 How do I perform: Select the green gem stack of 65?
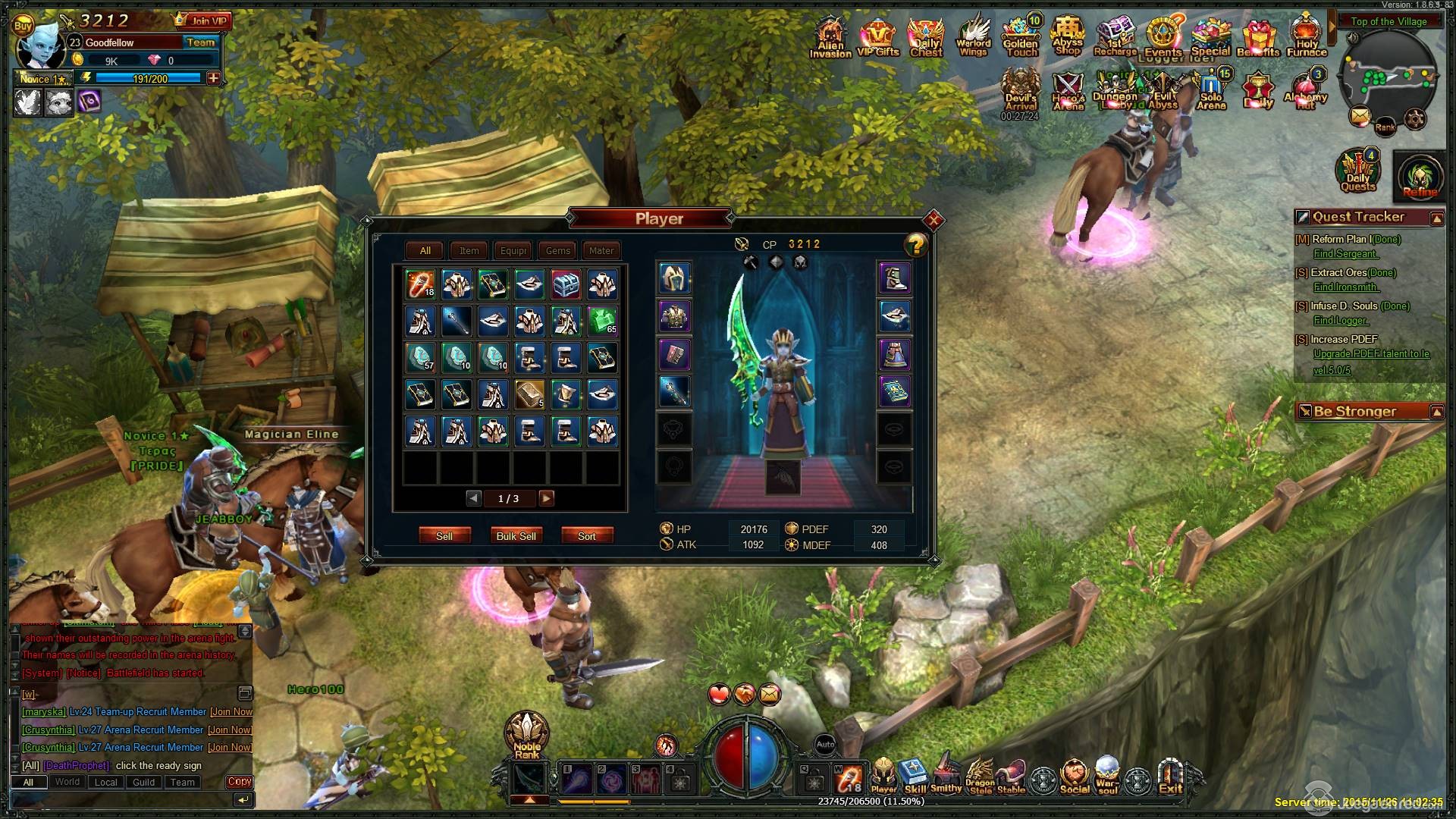(602, 321)
